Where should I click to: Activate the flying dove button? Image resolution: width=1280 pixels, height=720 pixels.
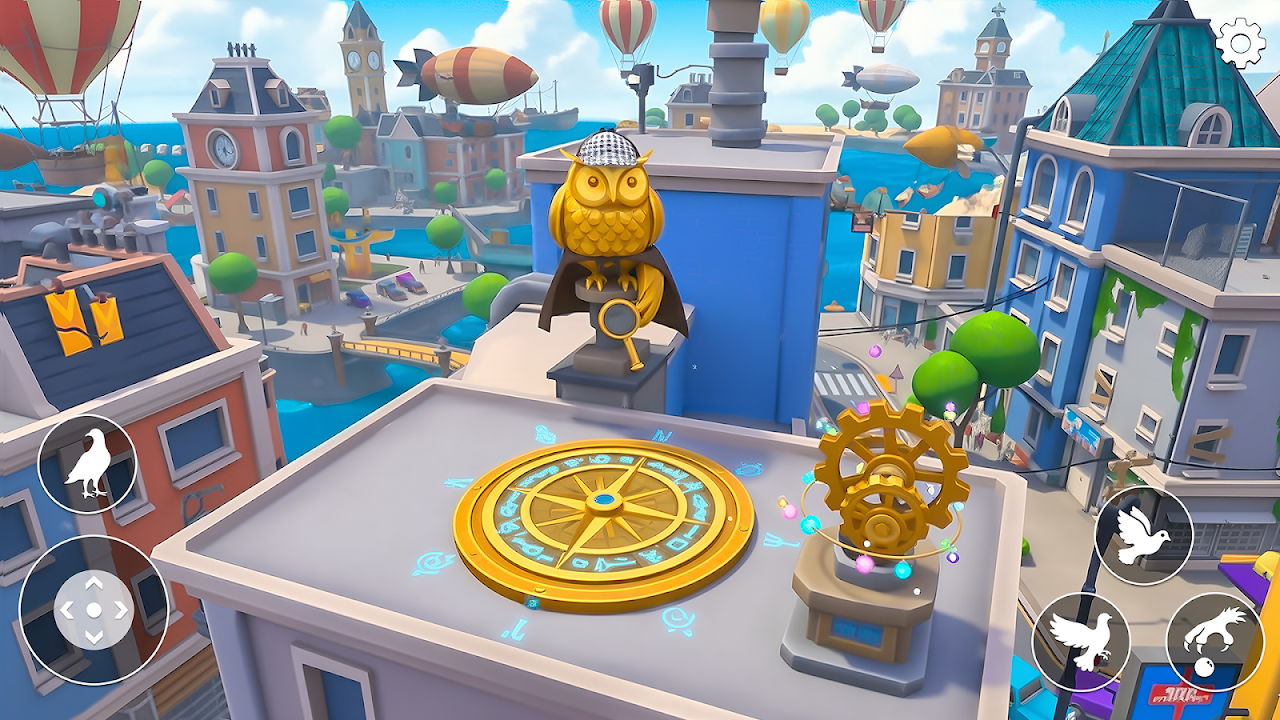click(1143, 536)
